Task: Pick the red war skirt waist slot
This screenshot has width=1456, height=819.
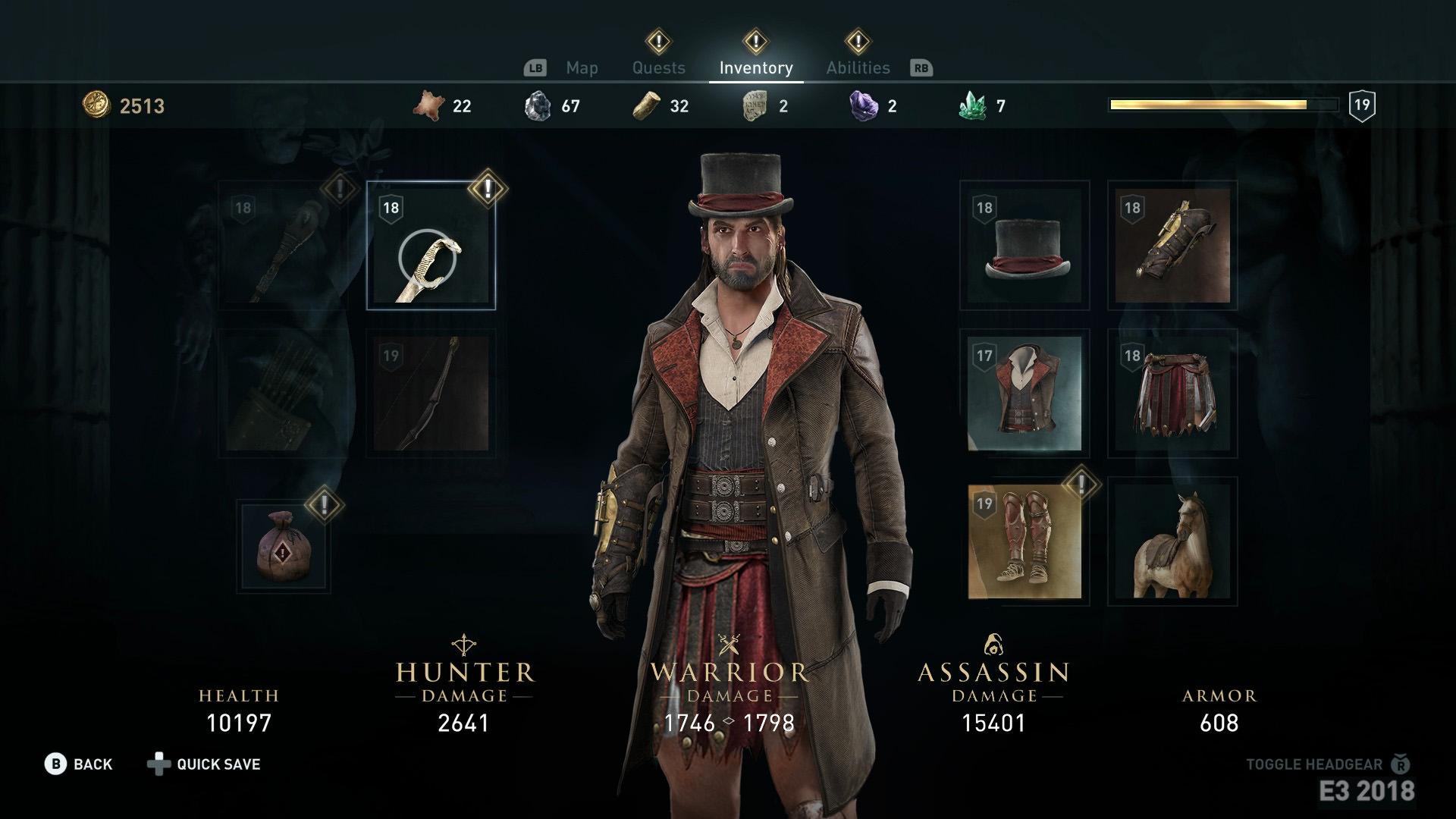Action: click(1172, 394)
